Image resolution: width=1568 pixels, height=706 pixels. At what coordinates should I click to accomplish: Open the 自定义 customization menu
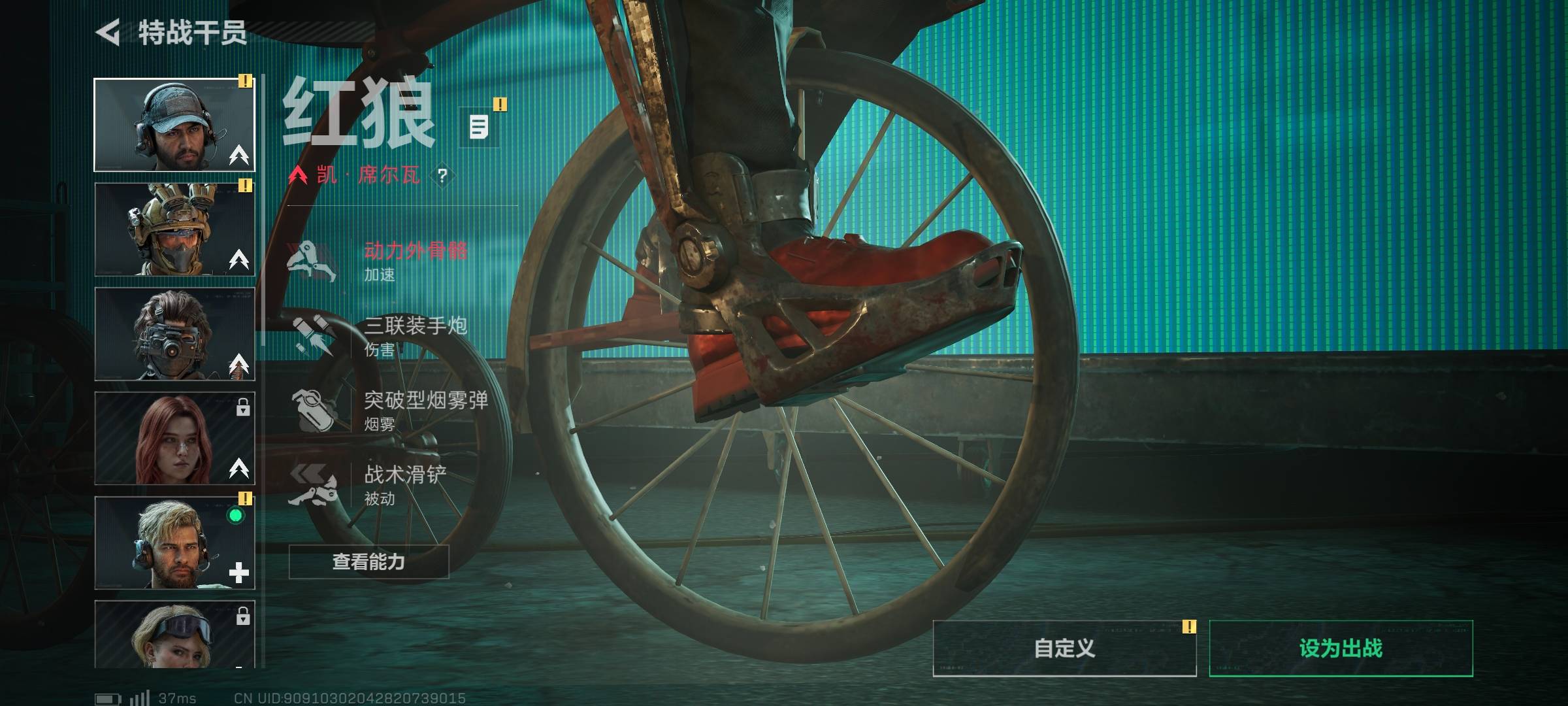pyautogui.click(x=1064, y=648)
